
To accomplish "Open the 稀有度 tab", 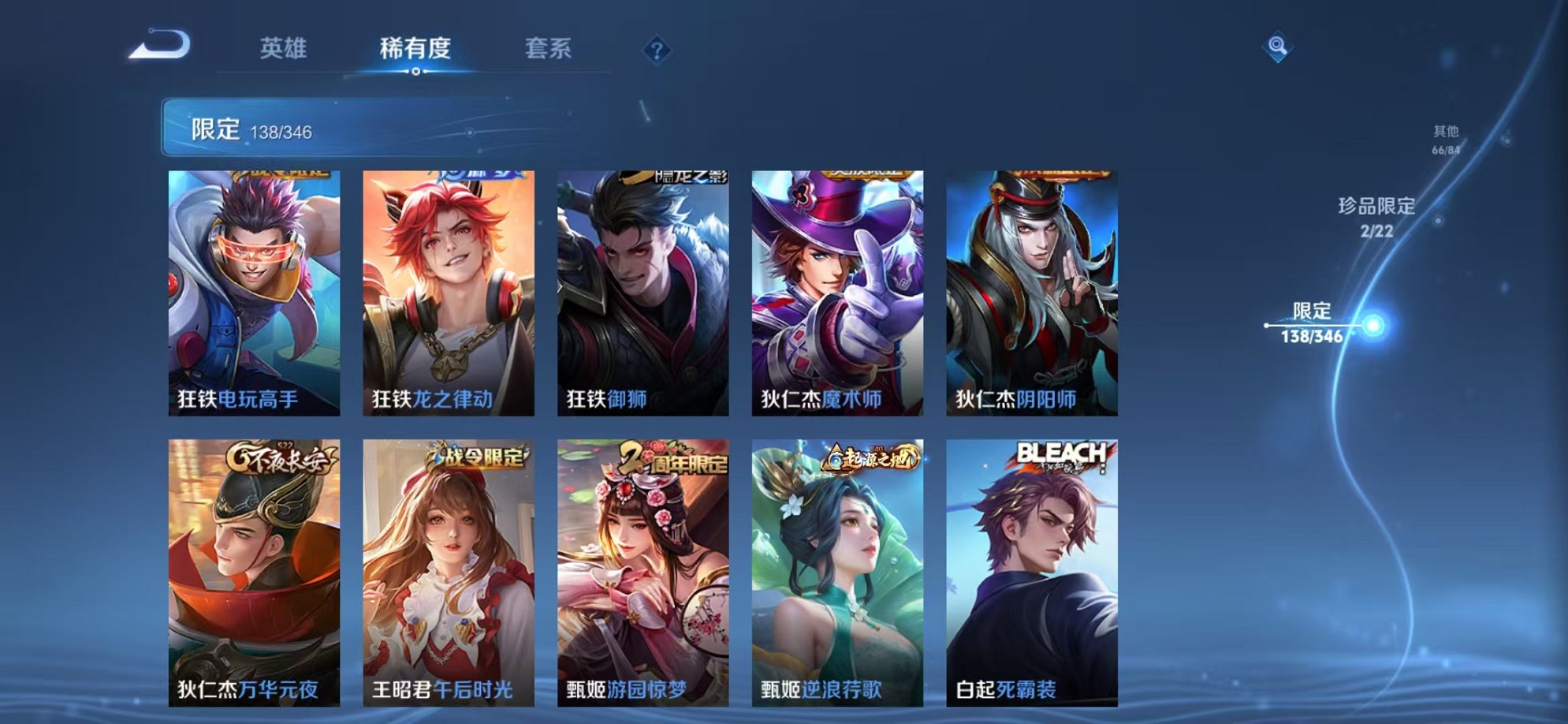I will point(415,49).
